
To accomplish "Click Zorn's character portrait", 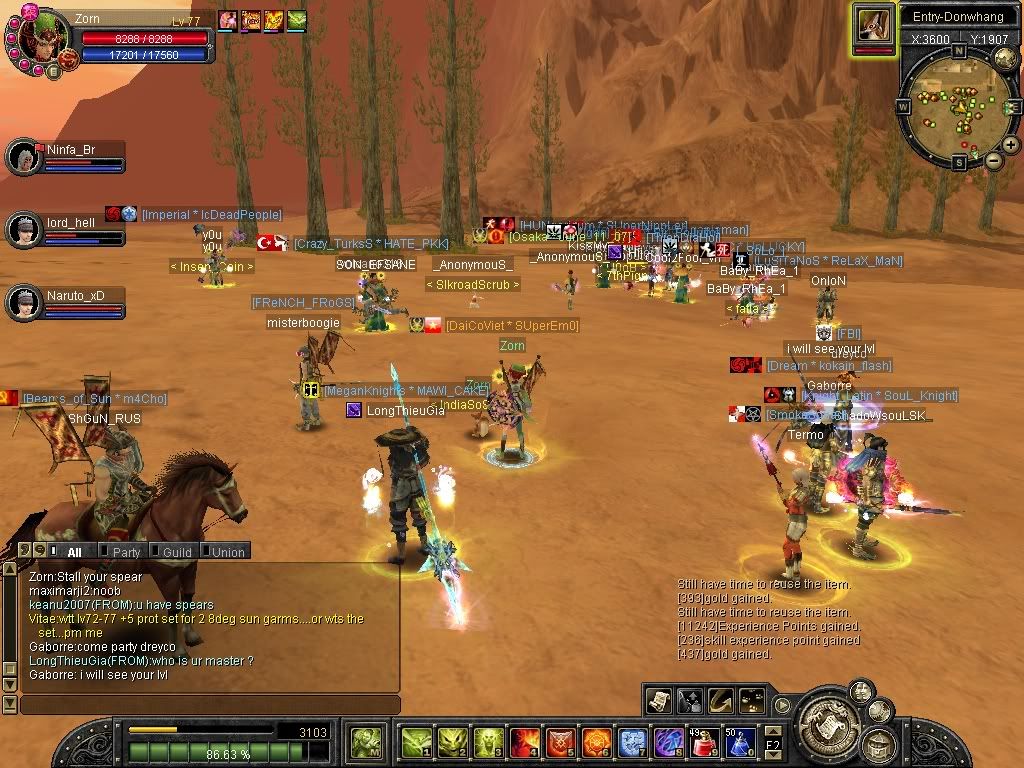I will point(38,42).
